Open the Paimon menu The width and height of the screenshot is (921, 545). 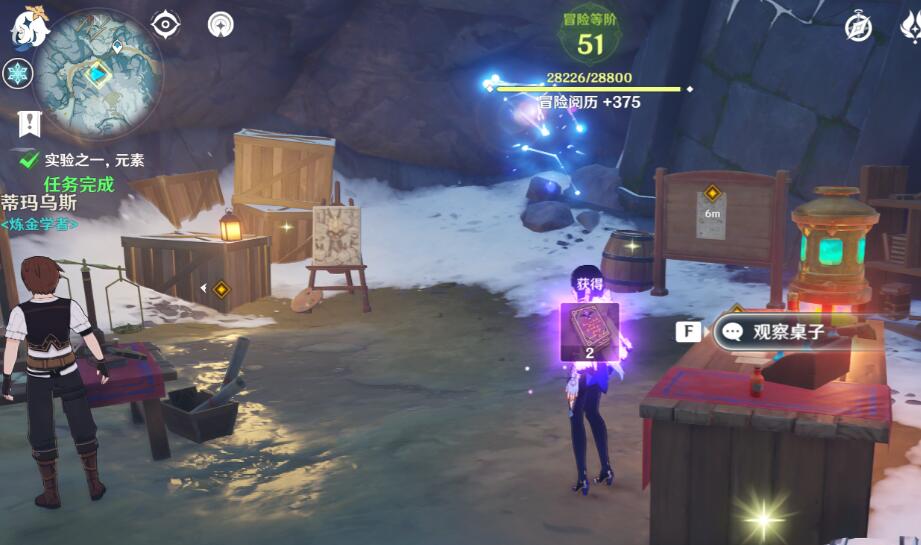[30, 27]
